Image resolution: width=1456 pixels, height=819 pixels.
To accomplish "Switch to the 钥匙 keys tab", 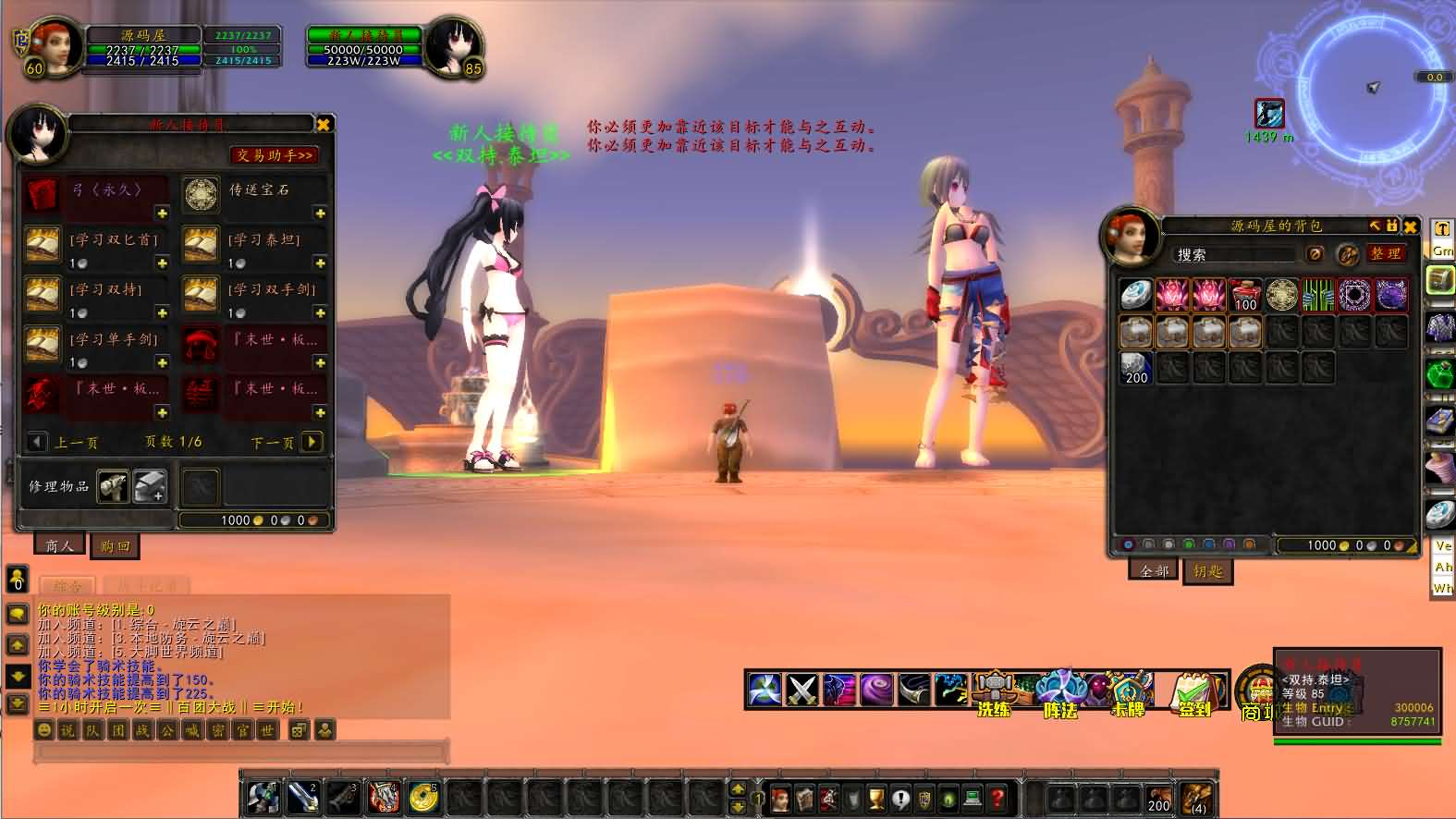I will [1207, 571].
